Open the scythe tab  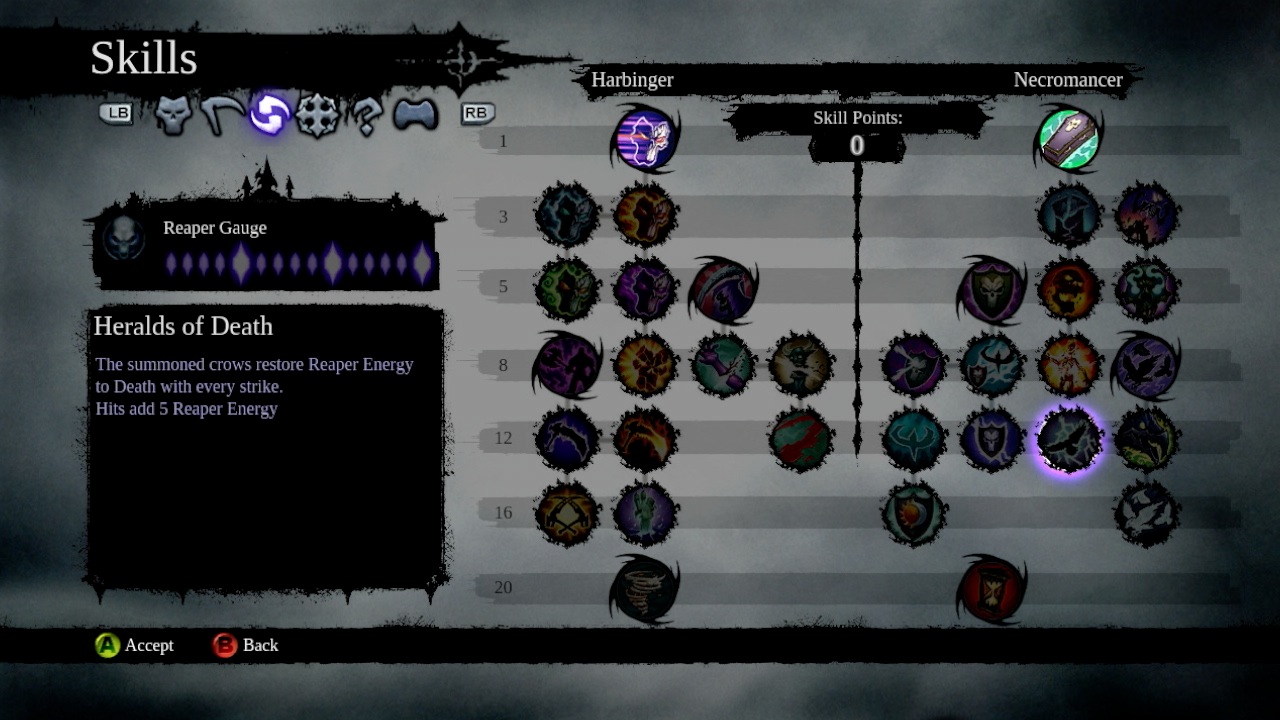pos(221,115)
